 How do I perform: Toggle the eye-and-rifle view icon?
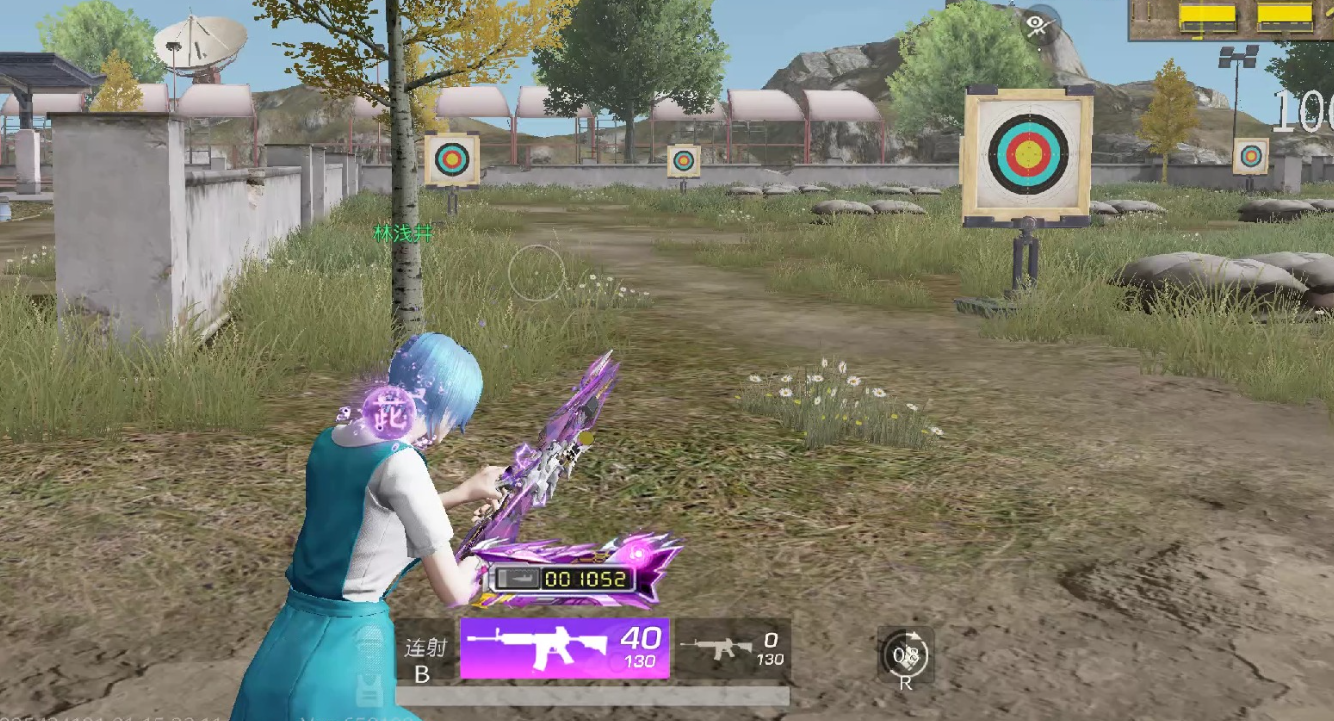(x=1039, y=24)
